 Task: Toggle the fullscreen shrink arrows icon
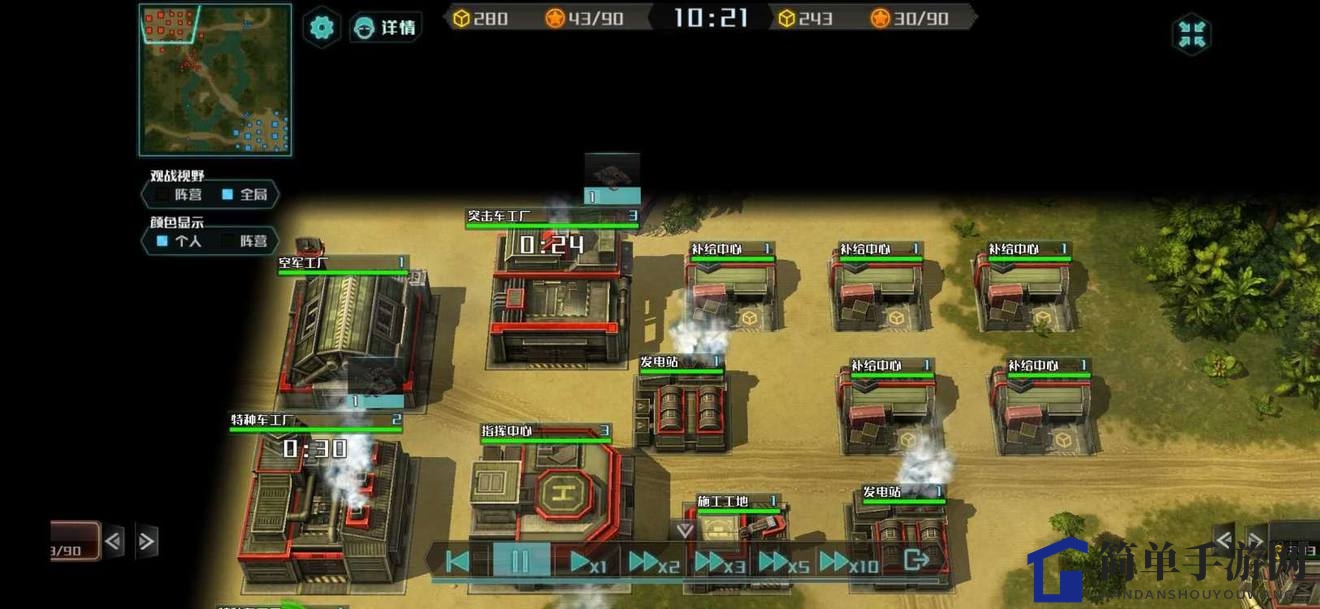[1191, 34]
